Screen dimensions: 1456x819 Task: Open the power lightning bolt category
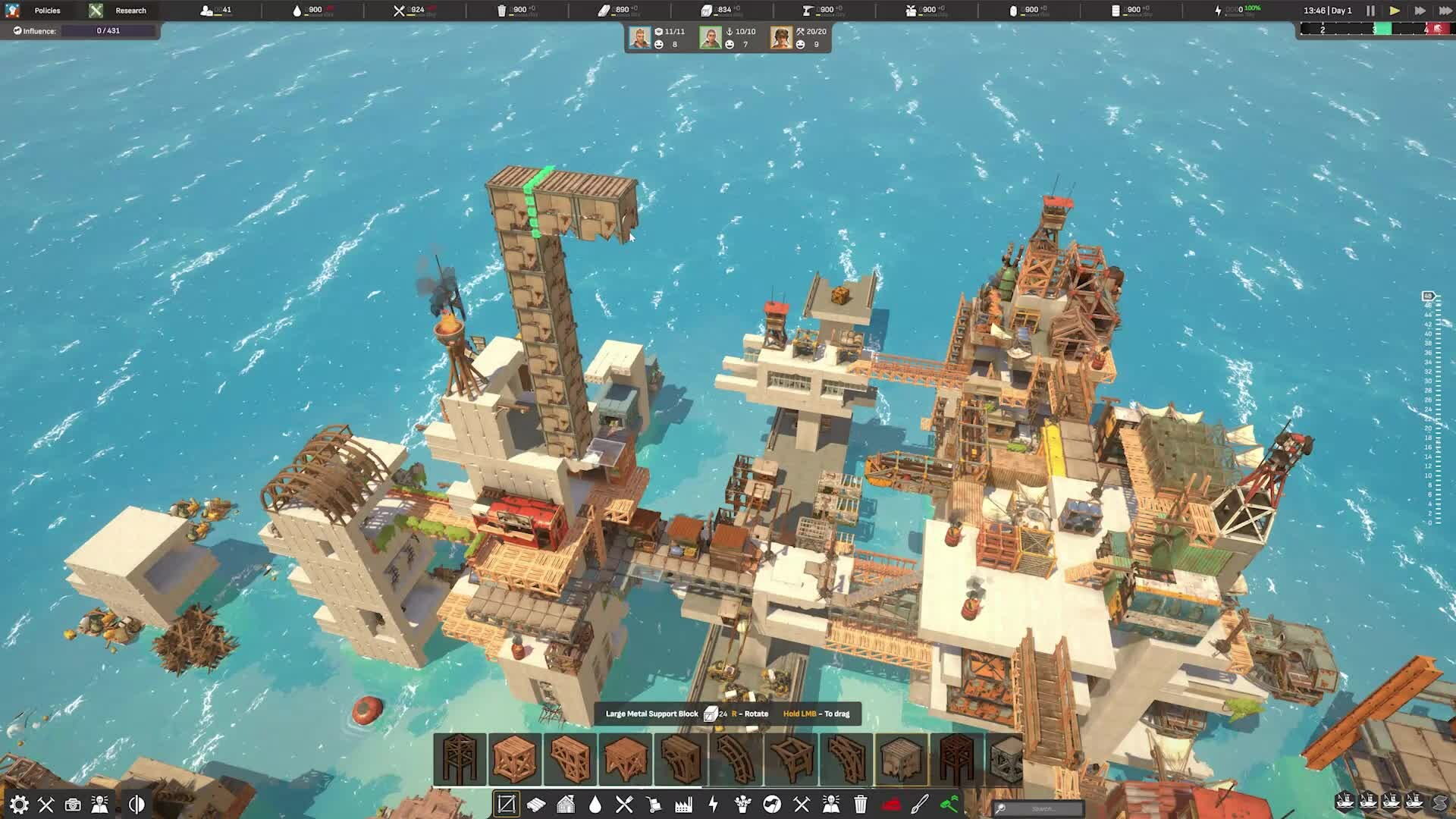pos(713,804)
